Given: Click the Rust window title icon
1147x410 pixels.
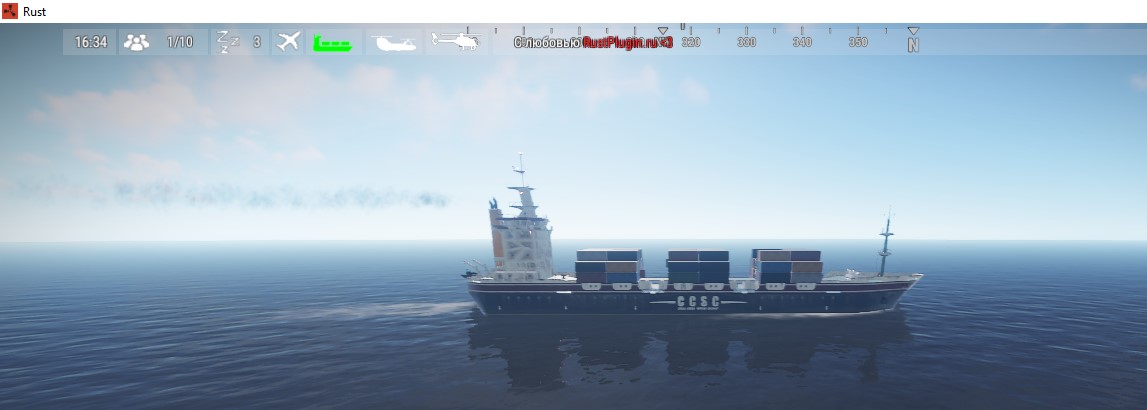Looking at the screenshot, I should tap(10, 11).
